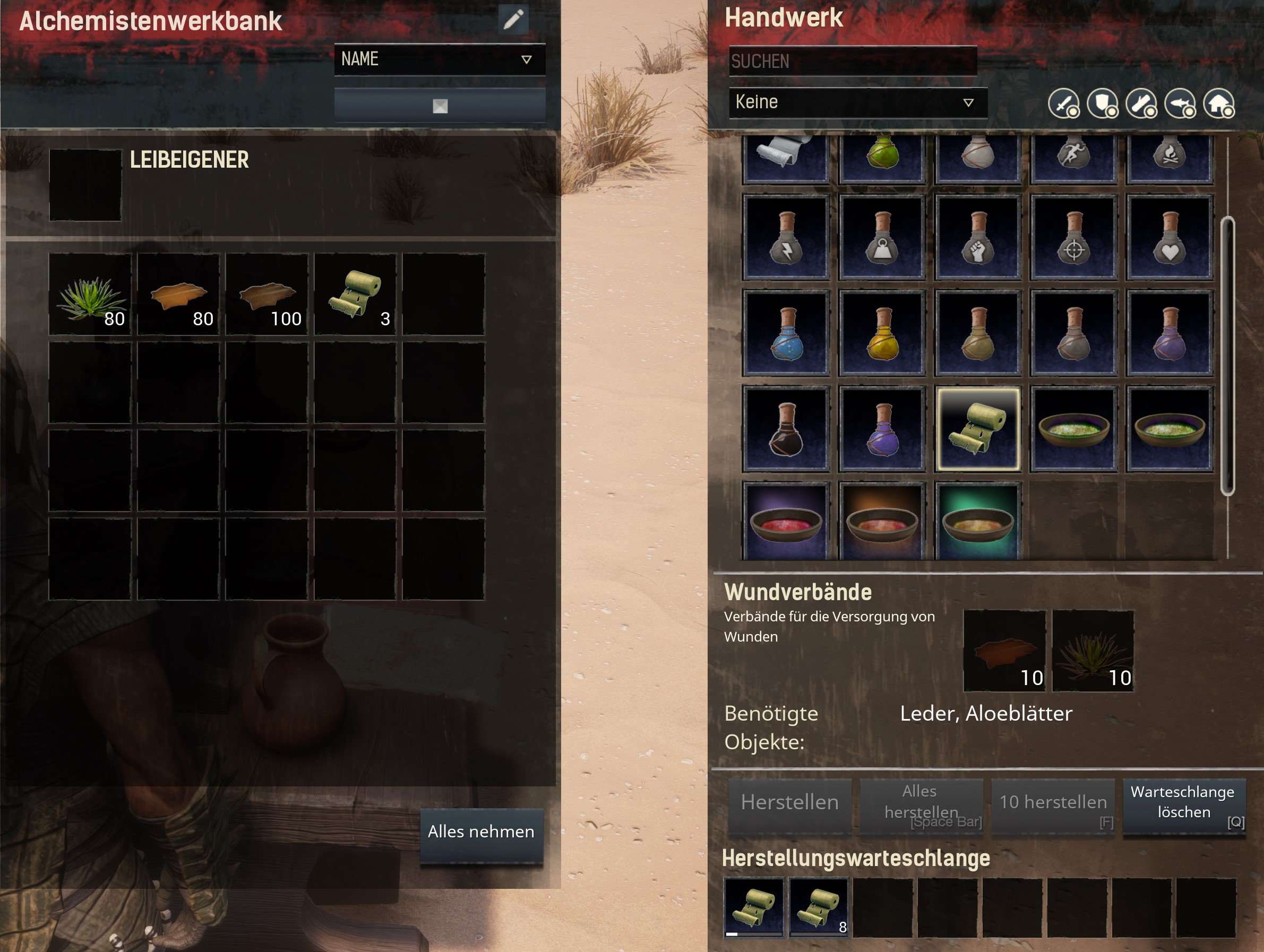Screen dimensions: 1264x952
Task: Select the heart flask recipe
Action: pyautogui.click(x=1169, y=238)
